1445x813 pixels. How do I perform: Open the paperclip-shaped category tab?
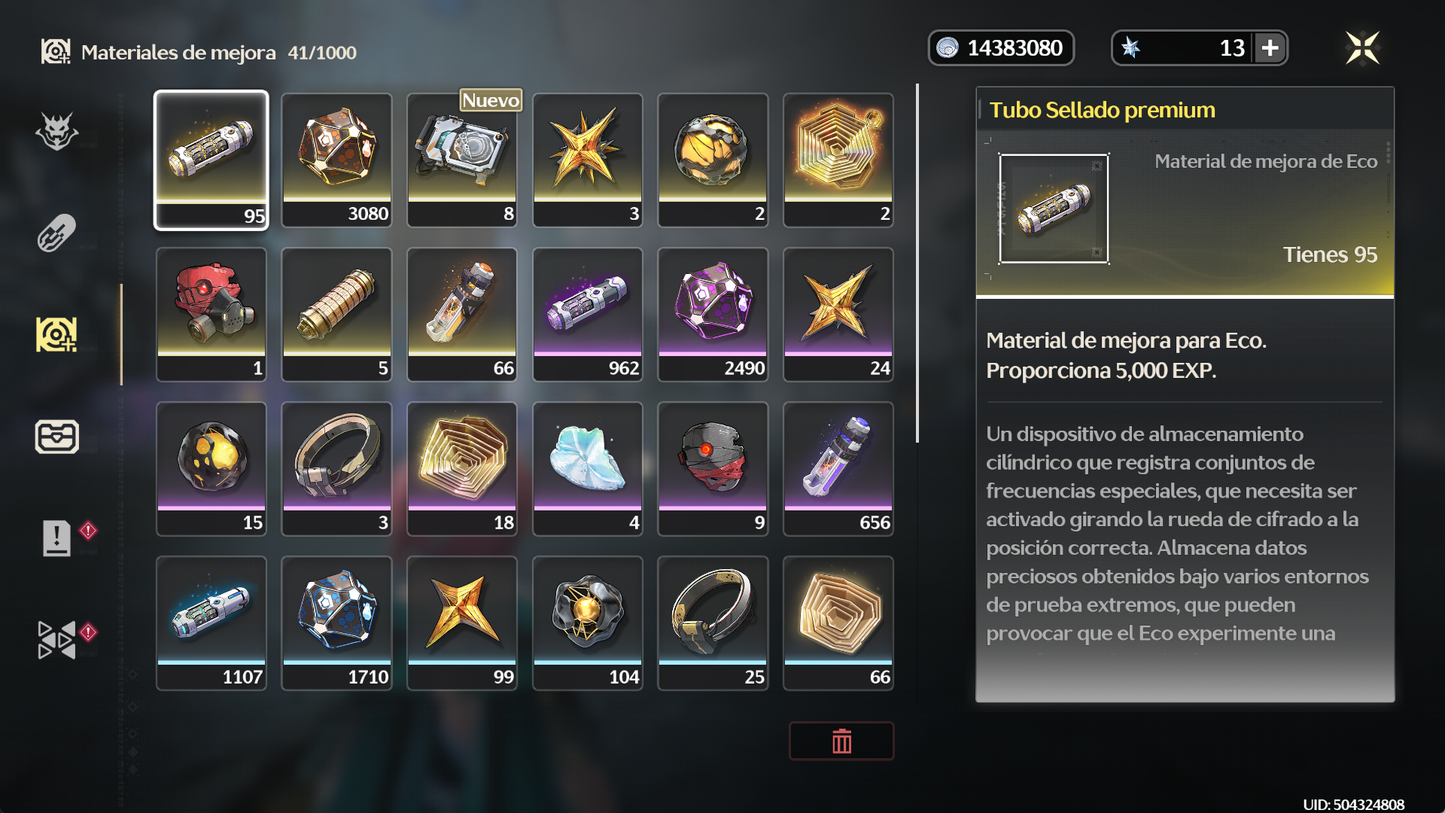[57, 234]
